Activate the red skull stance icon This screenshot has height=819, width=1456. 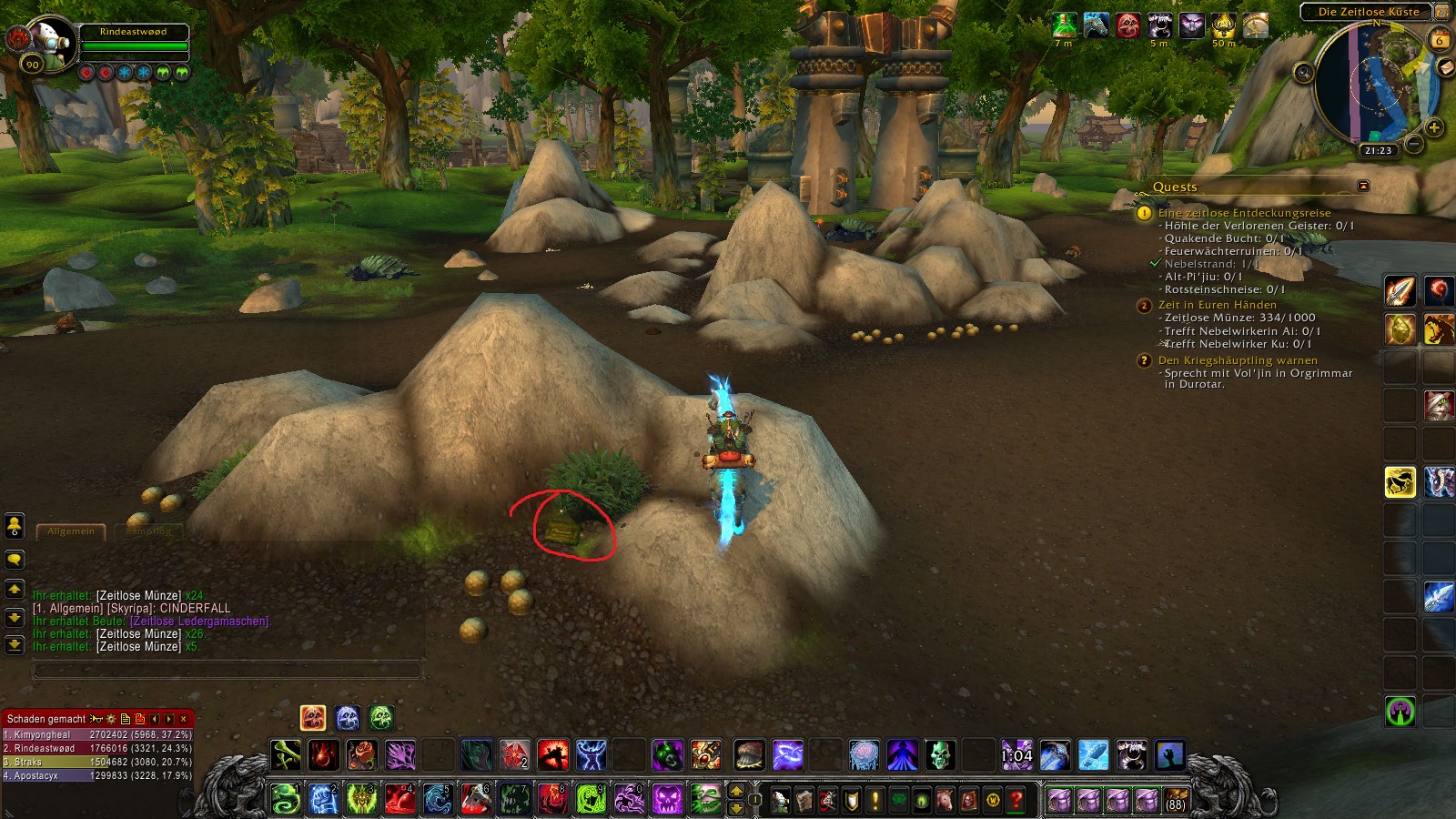[313, 718]
